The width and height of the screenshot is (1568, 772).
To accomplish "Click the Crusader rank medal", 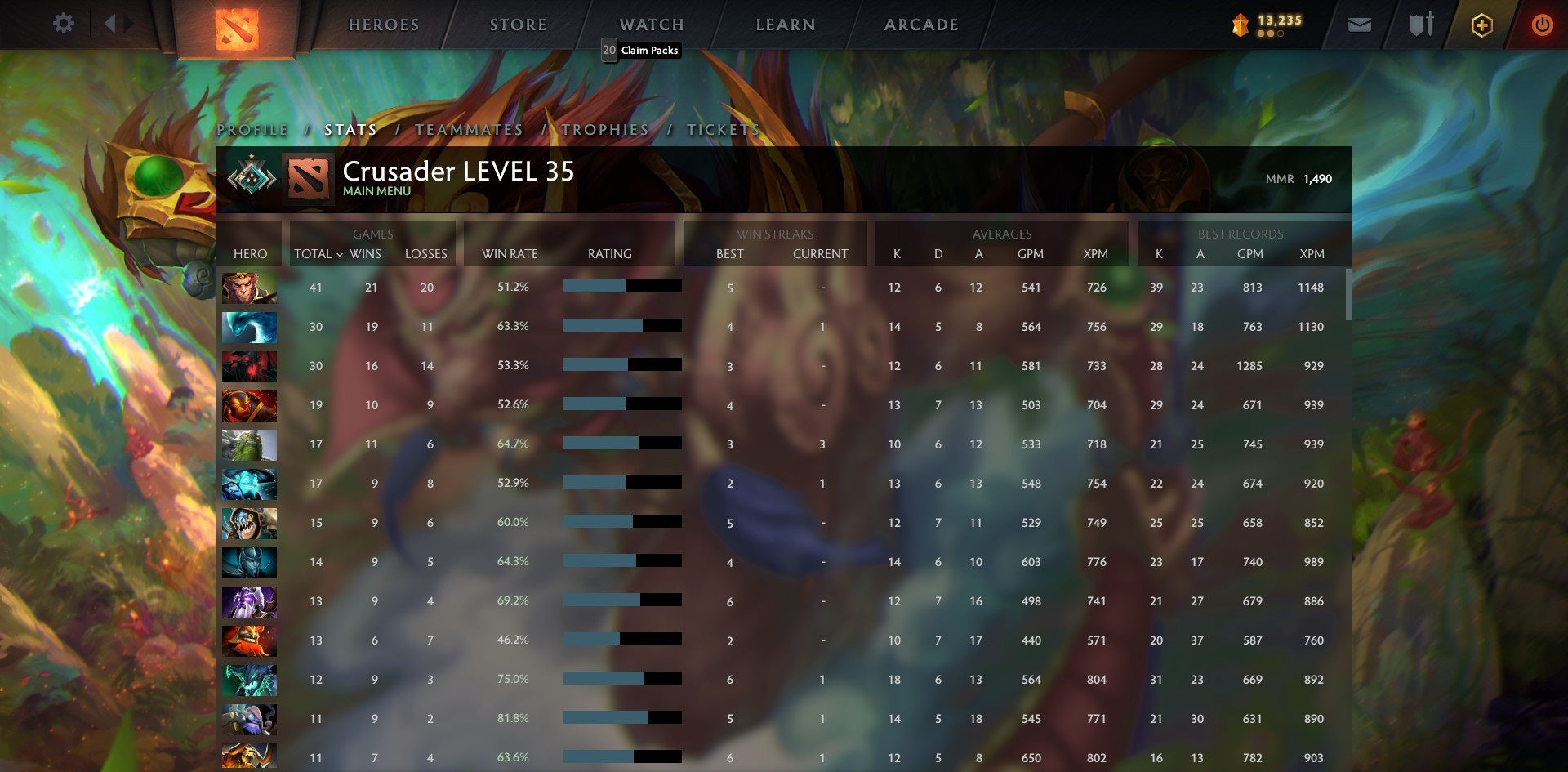I will click(x=253, y=176).
